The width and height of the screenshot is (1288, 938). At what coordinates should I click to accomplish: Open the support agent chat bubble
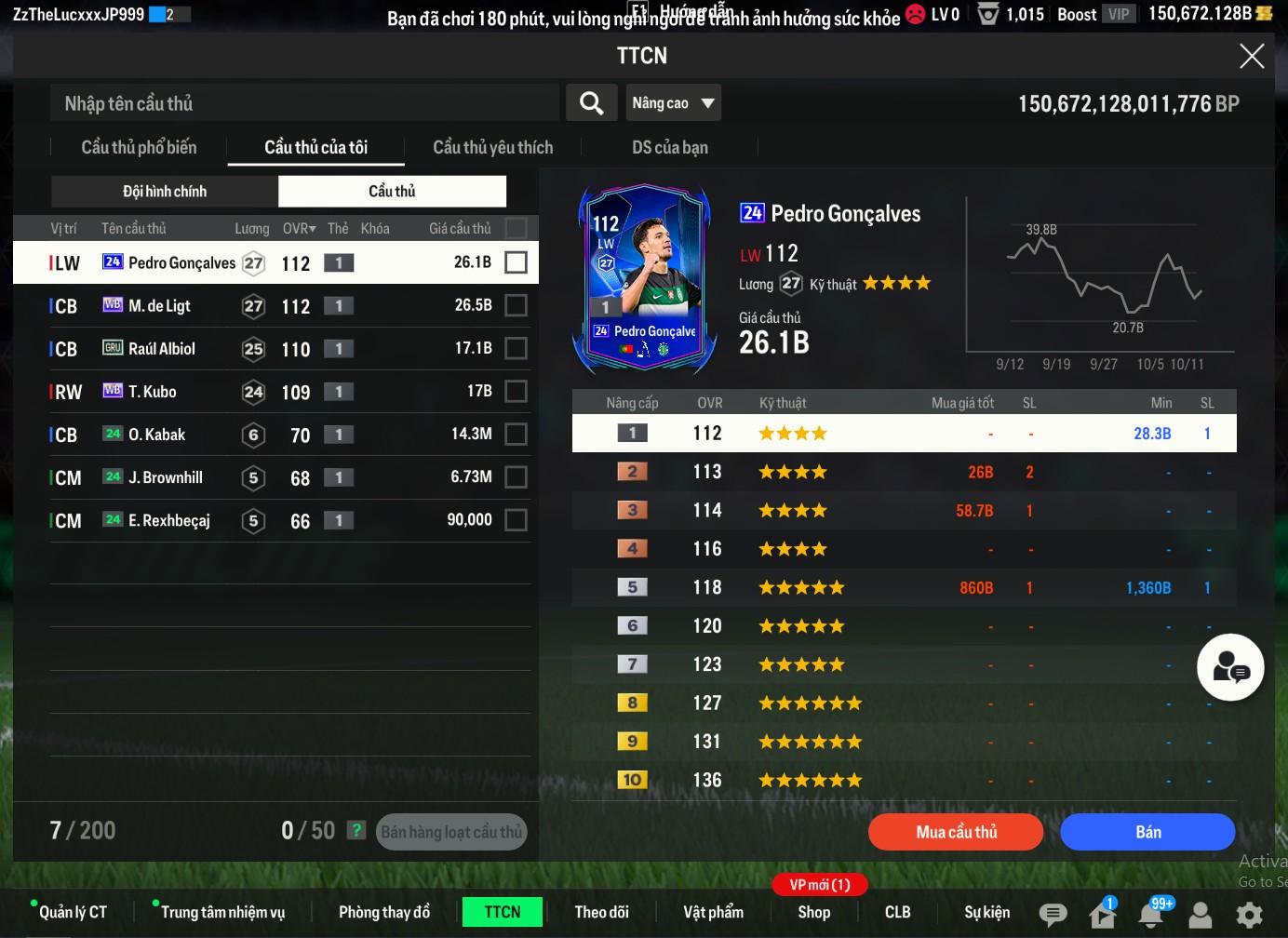pyautogui.click(x=1230, y=667)
